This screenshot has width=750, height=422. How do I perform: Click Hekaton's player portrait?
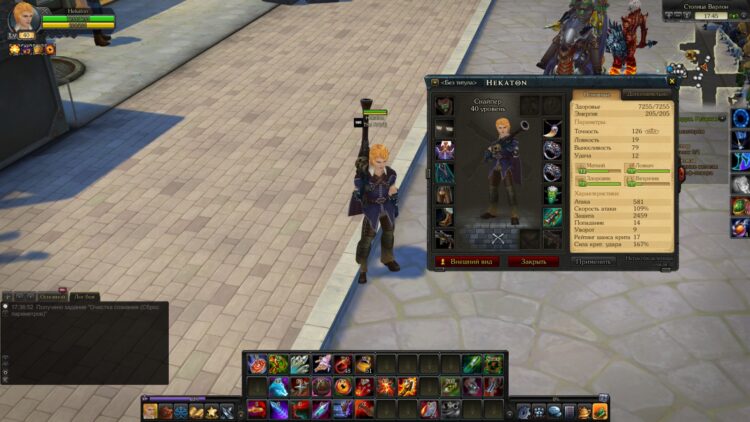23,19
